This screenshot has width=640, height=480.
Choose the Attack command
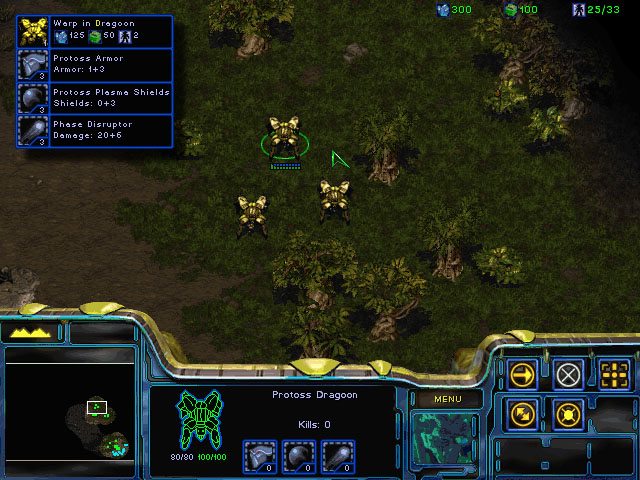615,374
